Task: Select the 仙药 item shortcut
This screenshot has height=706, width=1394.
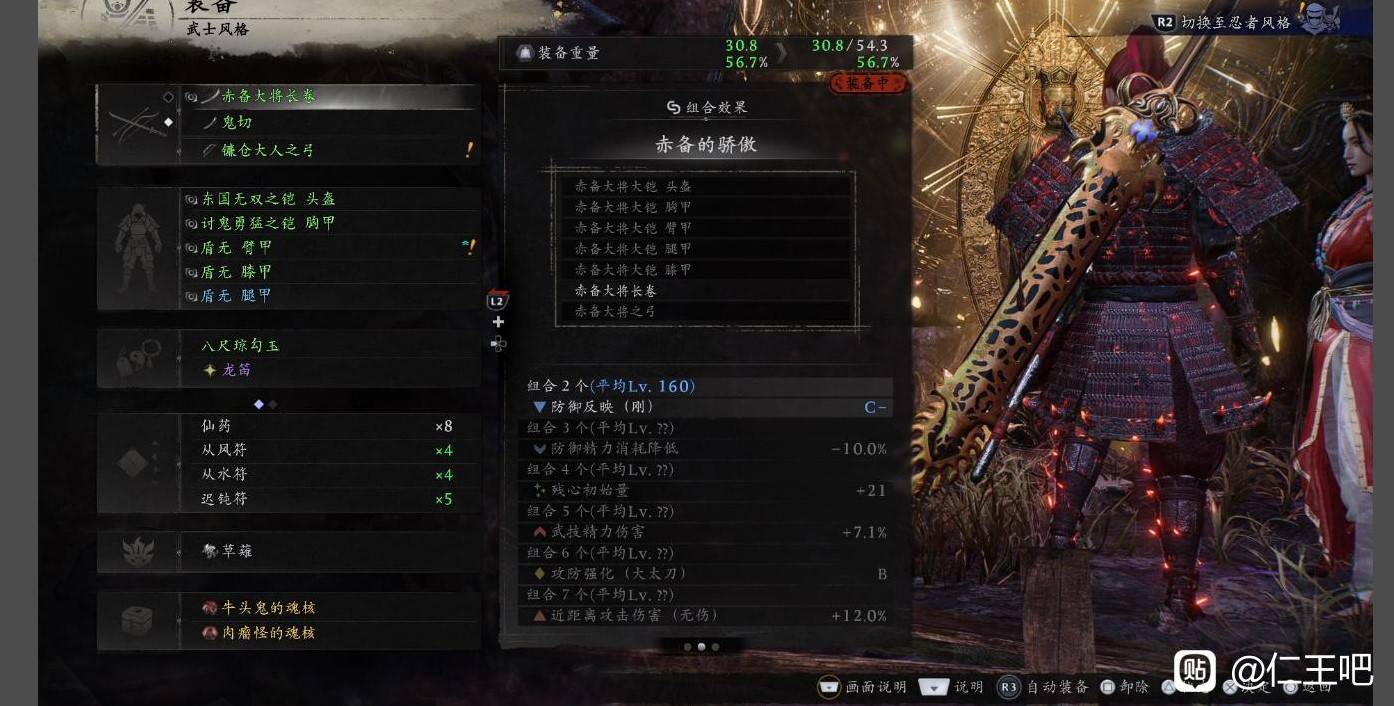Action: click(217, 426)
